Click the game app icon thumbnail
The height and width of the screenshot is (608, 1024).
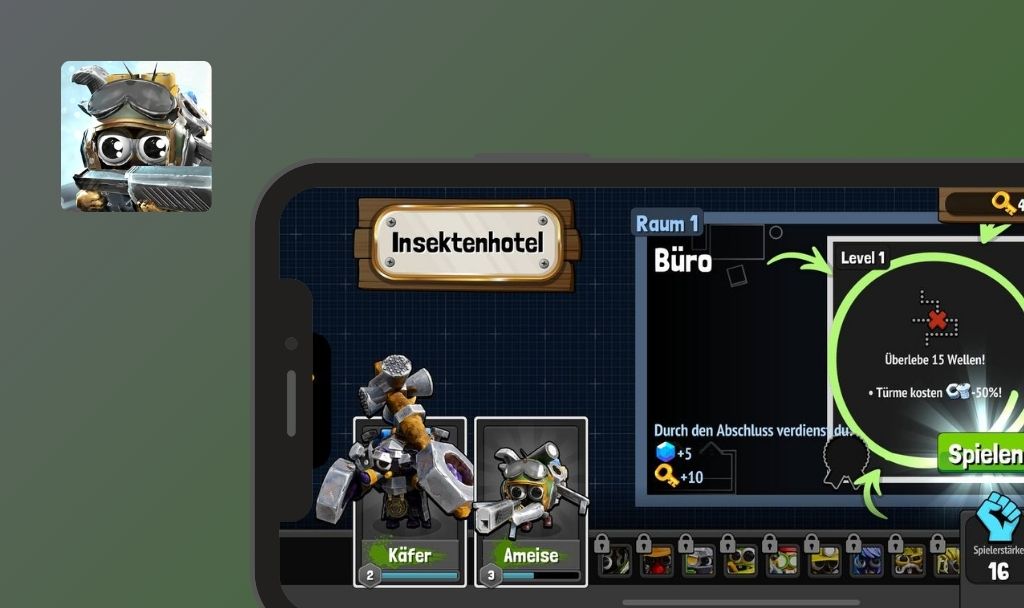(136, 136)
